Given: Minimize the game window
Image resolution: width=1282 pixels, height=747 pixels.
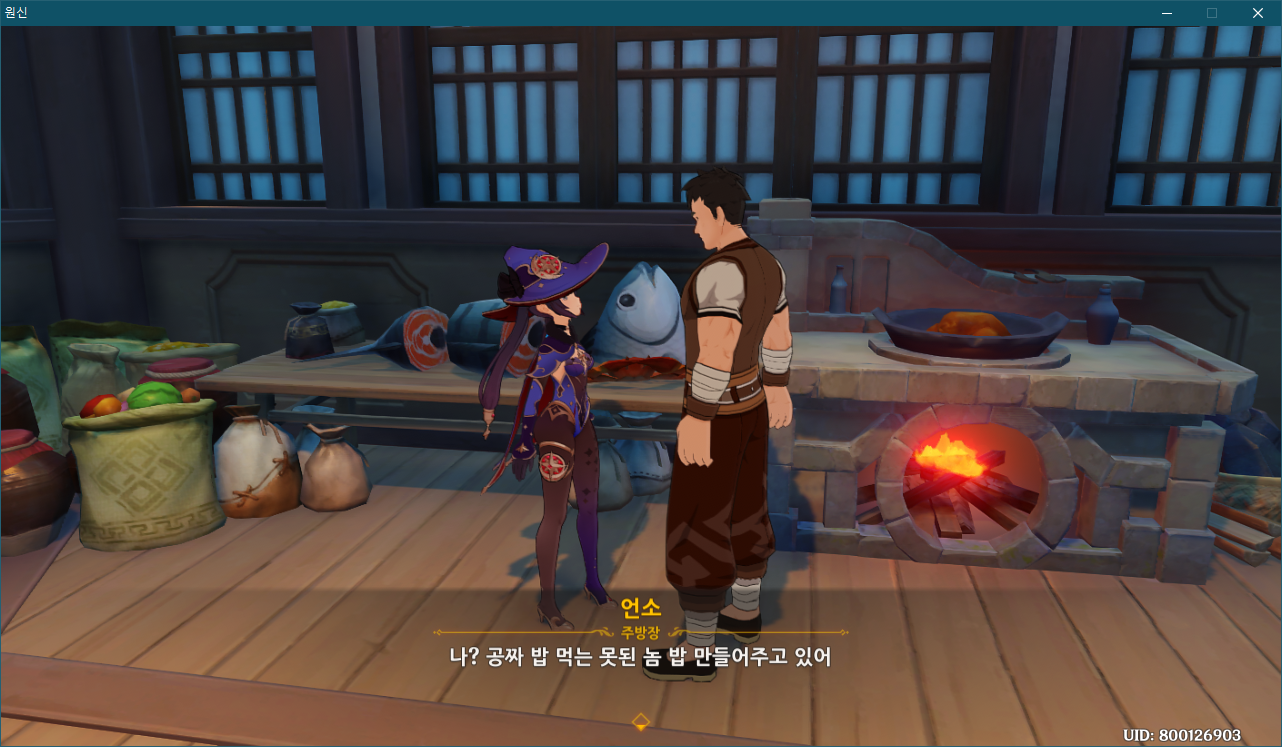Looking at the screenshot, I should (x=1167, y=13).
